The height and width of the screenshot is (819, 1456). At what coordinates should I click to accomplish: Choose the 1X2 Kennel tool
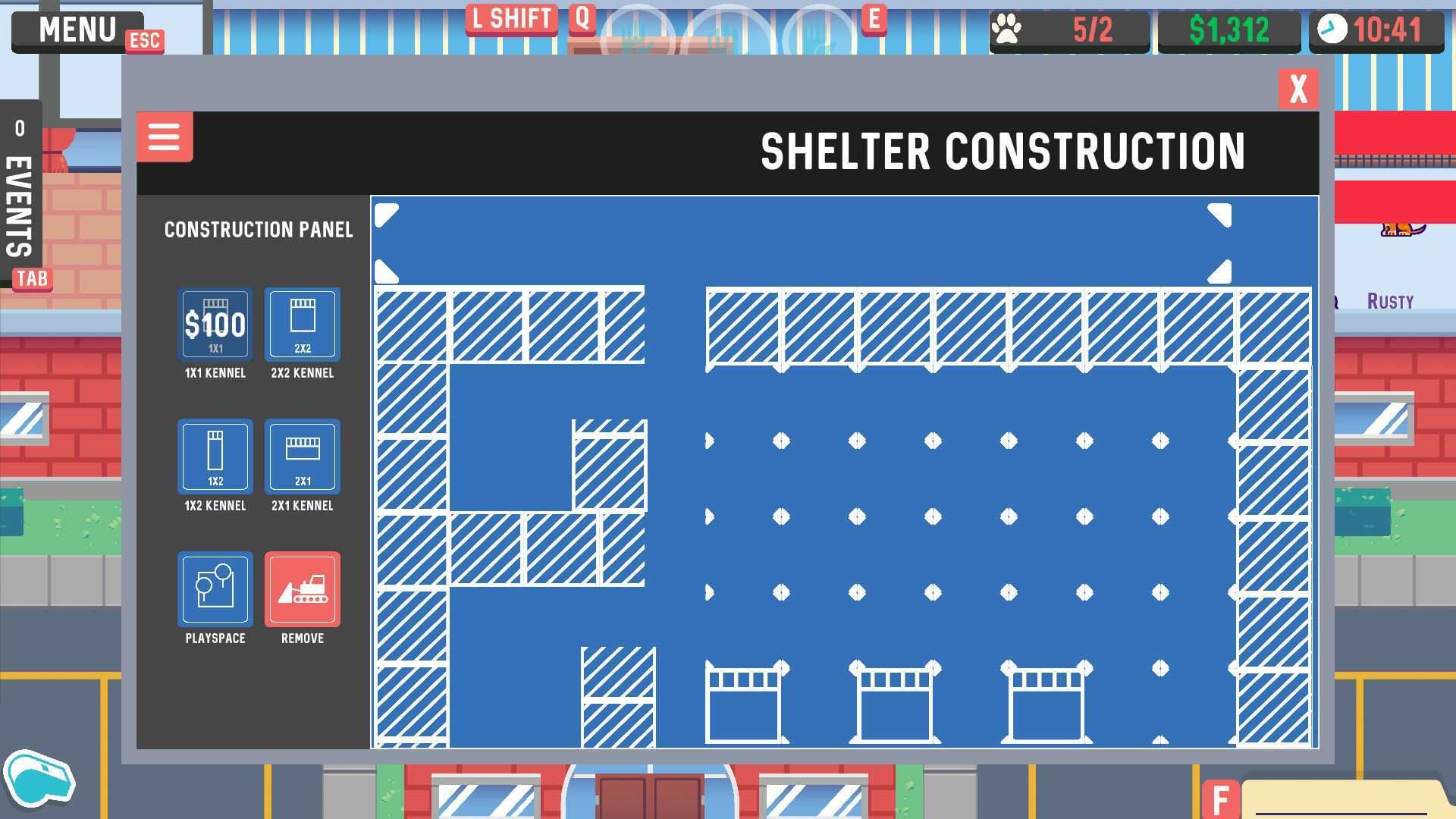pyautogui.click(x=215, y=457)
